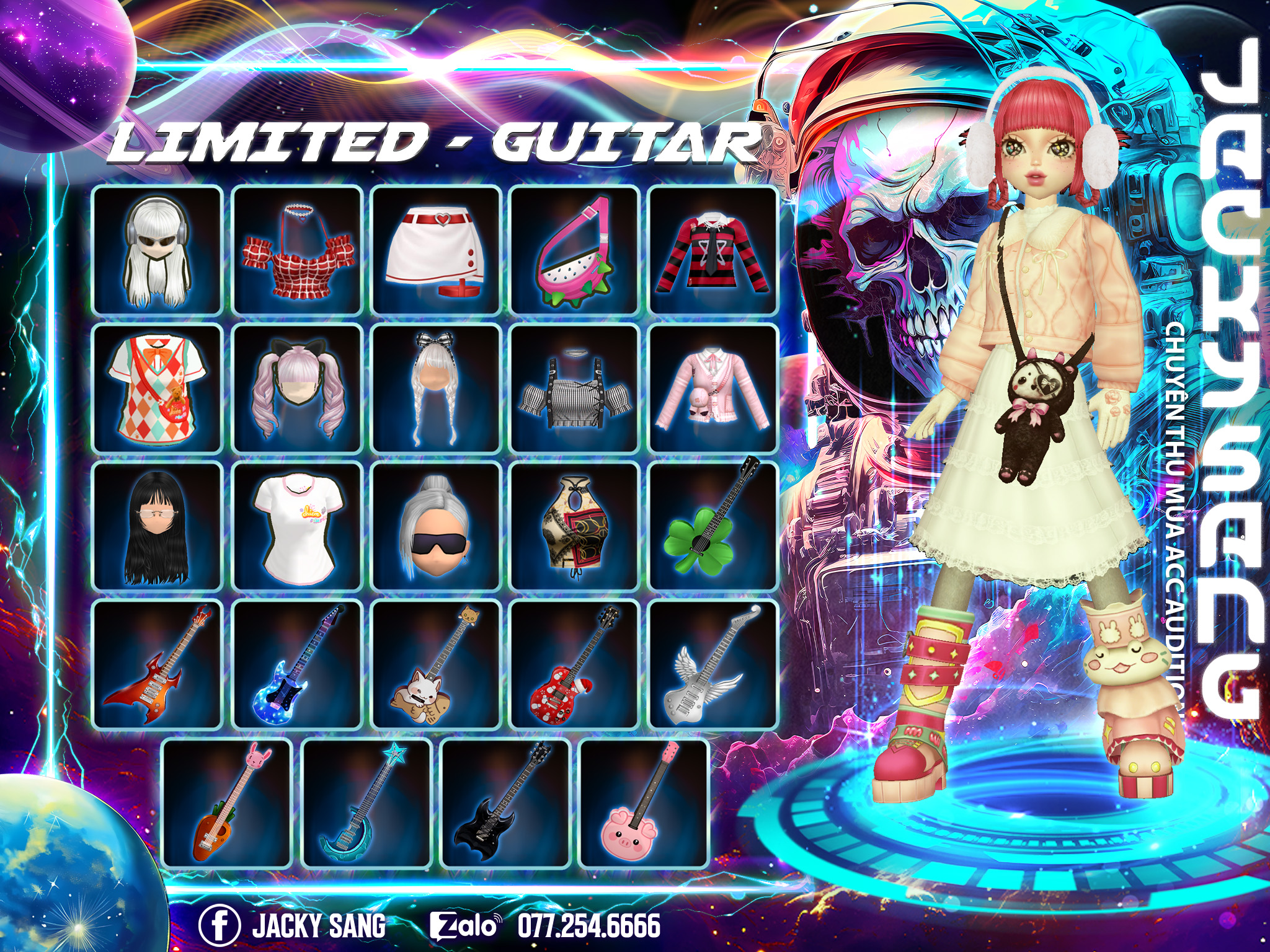This screenshot has width=1270, height=952.
Task: Pick the red and black striped shirt
Action: (x=713, y=250)
